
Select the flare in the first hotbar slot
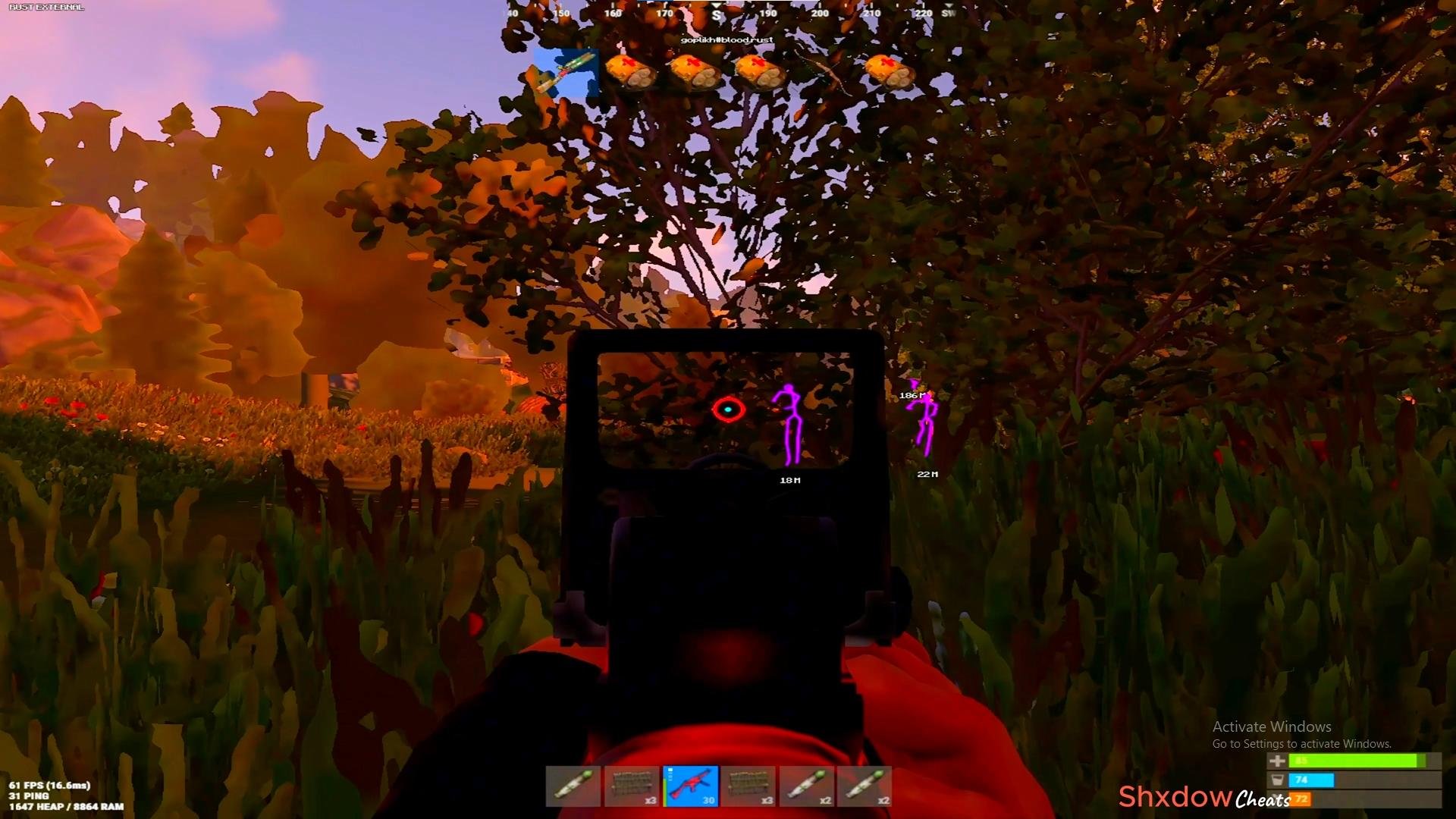tap(573, 786)
